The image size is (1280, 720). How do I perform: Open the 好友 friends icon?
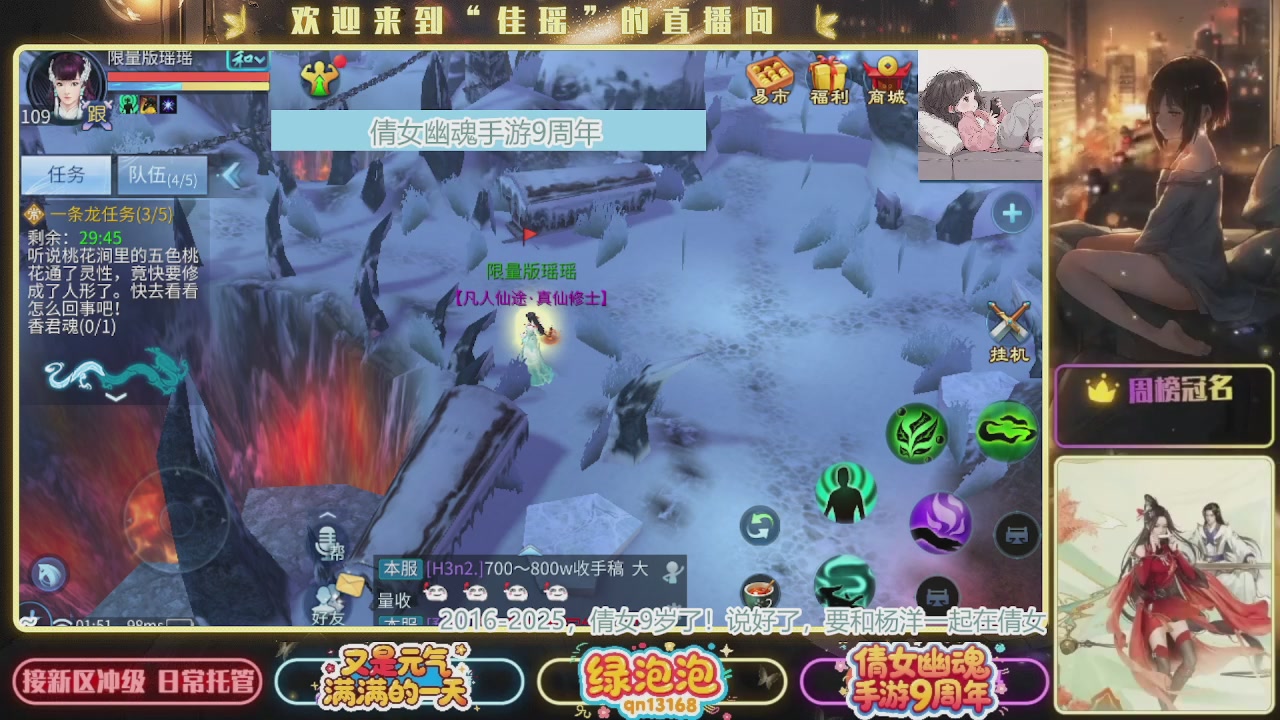pyautogui.click(x=323, y=596)
